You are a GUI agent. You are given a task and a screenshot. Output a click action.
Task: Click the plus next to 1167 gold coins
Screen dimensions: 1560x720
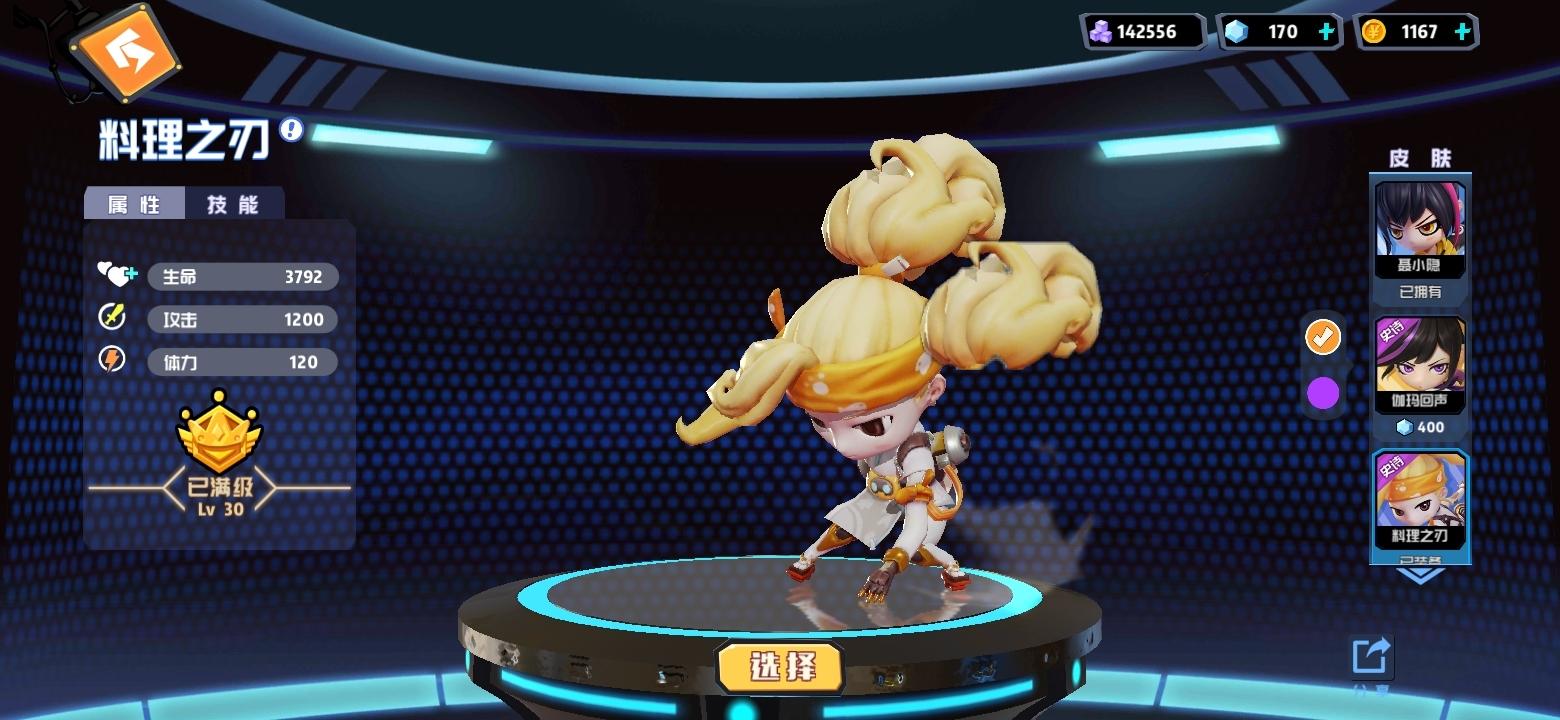(x=1463, y=31)
